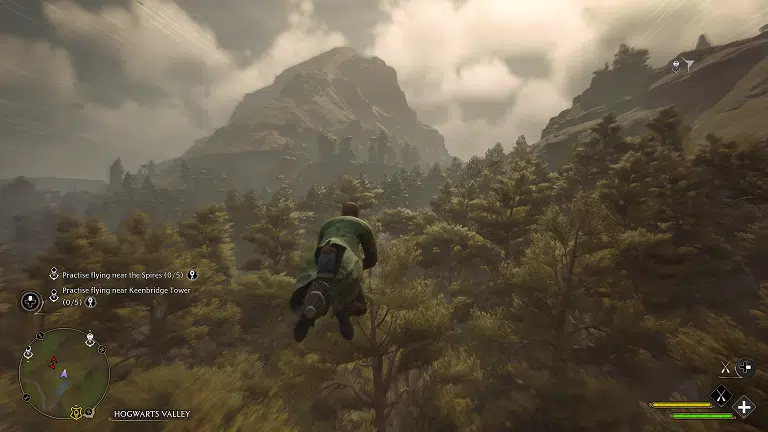The width and height of the screenshot is (768, 432).
Task: Click the circular minimap
Action: tap(64, 373)
